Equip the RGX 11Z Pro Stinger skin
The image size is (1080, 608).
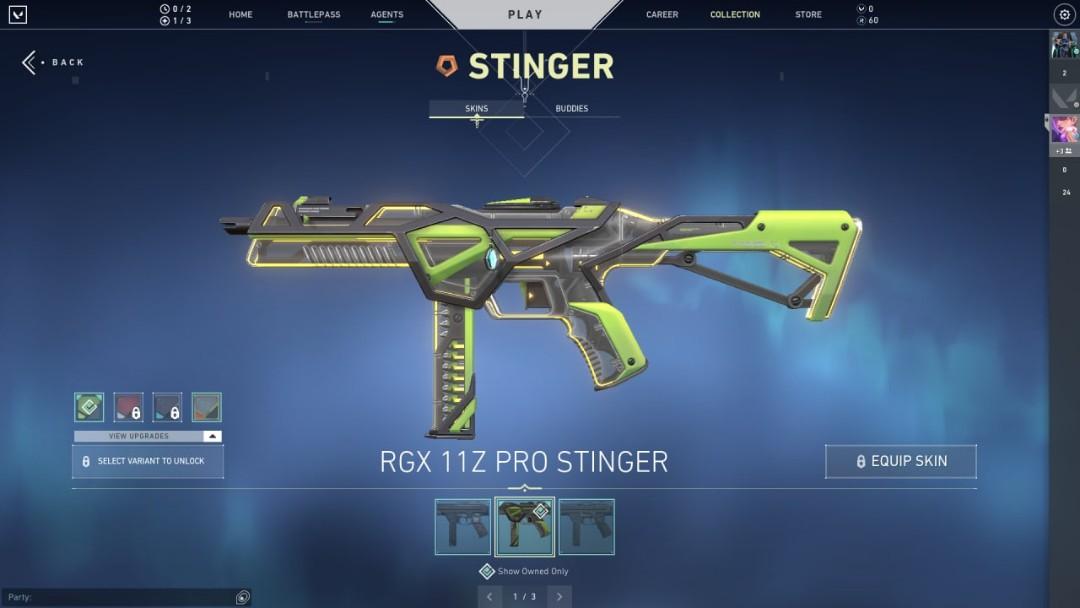click(x=900, y=461)
